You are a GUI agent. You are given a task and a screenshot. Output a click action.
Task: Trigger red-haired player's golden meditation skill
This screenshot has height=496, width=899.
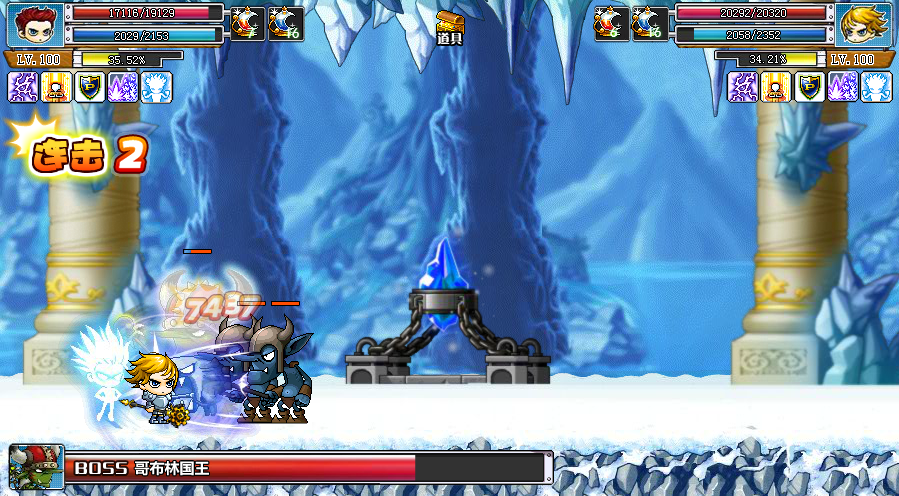point(57,87)
